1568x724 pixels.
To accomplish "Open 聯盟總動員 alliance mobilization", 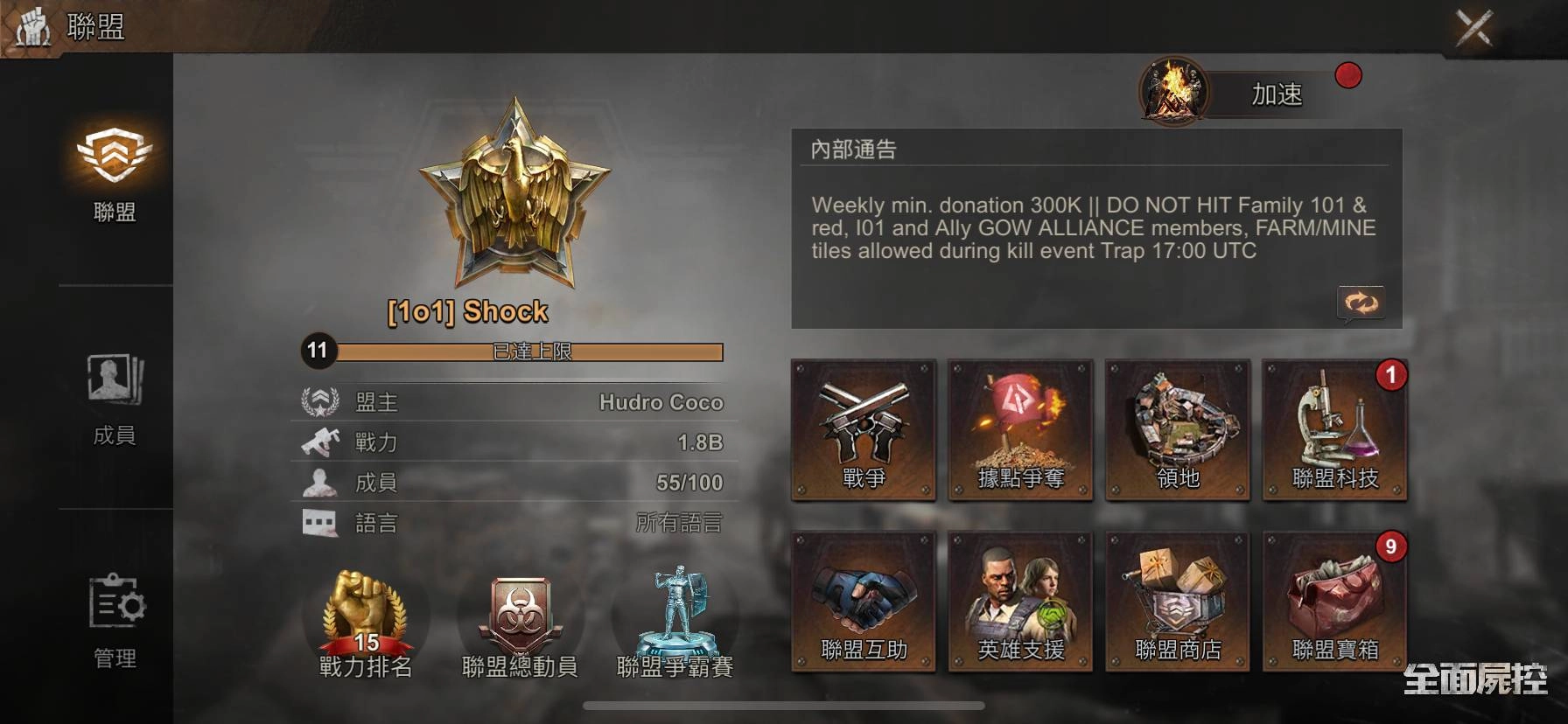I will point(520,624).
